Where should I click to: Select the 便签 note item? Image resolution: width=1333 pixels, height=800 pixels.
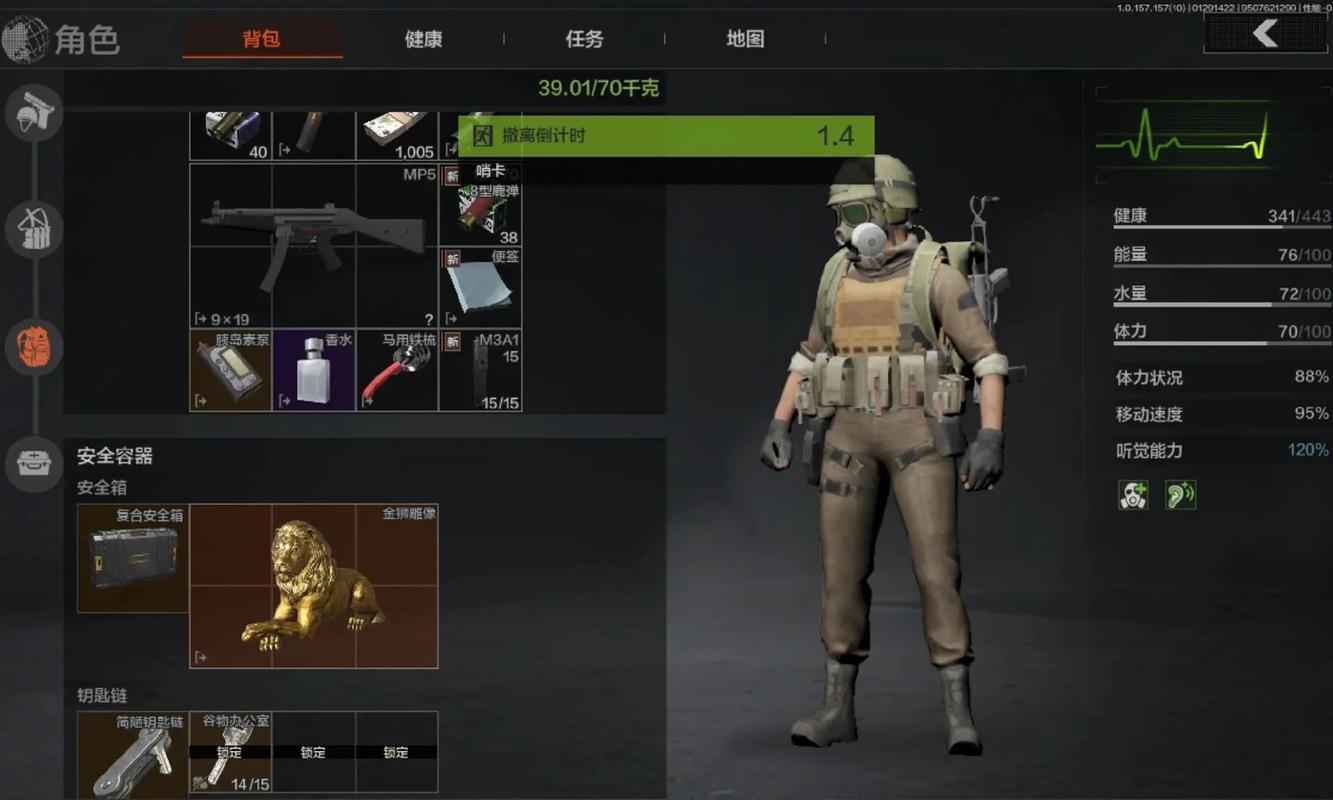tap(481, 287)
